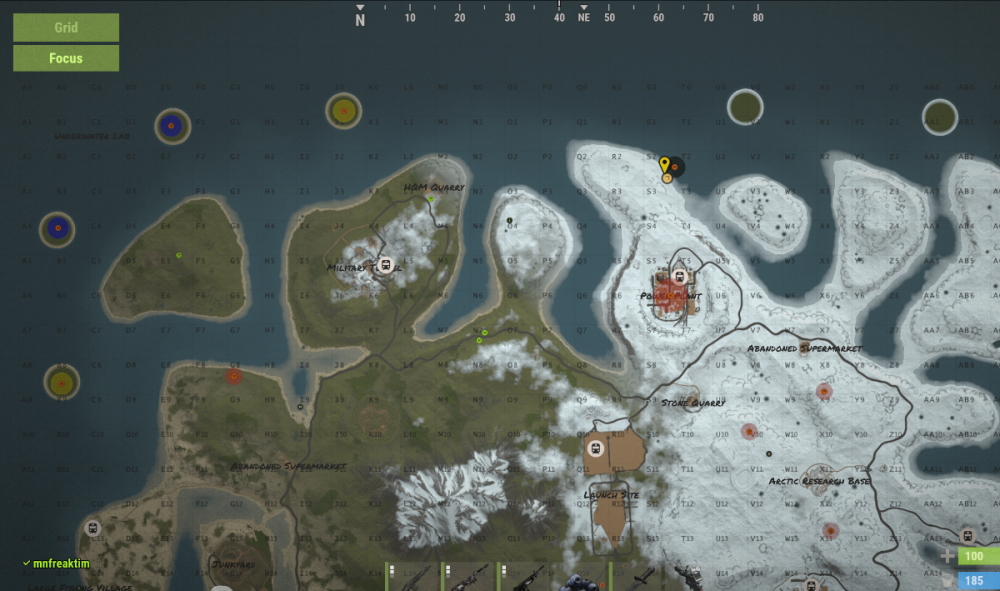Image resolution: width=1000 pixels, height=591 pixels.
Task: Select the train tunnel icon at Launch Site
Action: coord(594,448)
